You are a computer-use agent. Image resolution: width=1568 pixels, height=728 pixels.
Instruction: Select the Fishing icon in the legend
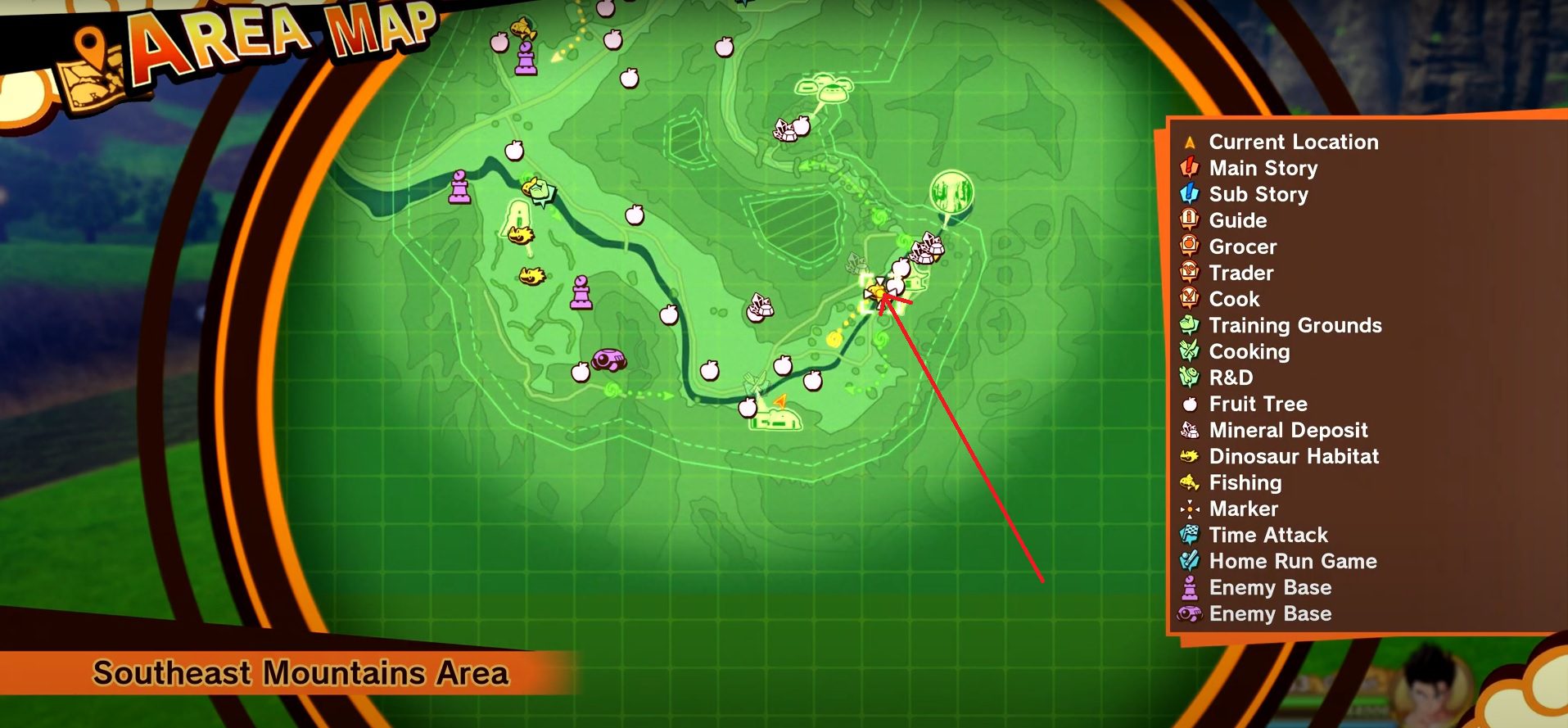(x=1189, y=482)
